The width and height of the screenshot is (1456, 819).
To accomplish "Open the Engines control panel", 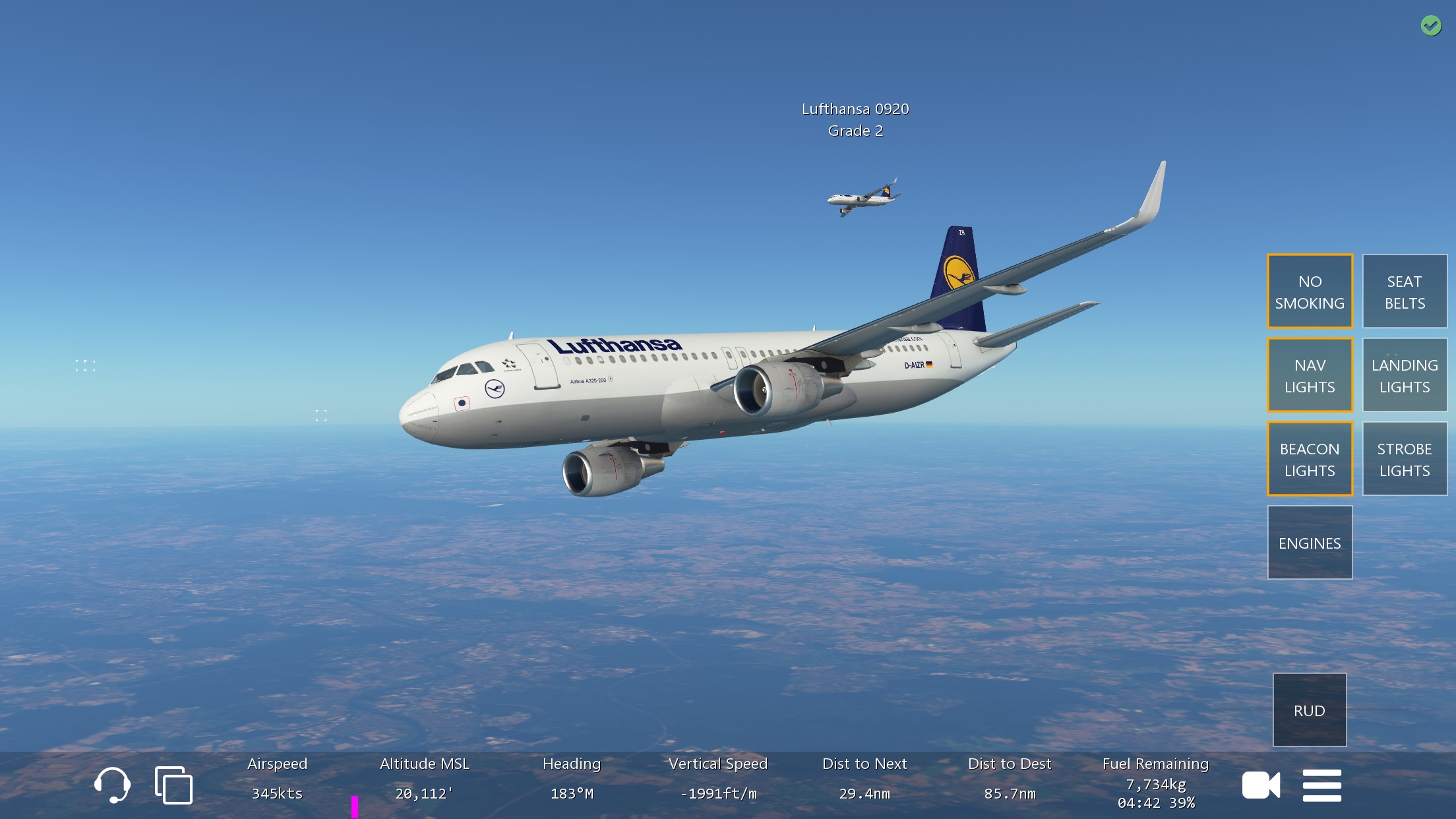I will (1310, 543).
